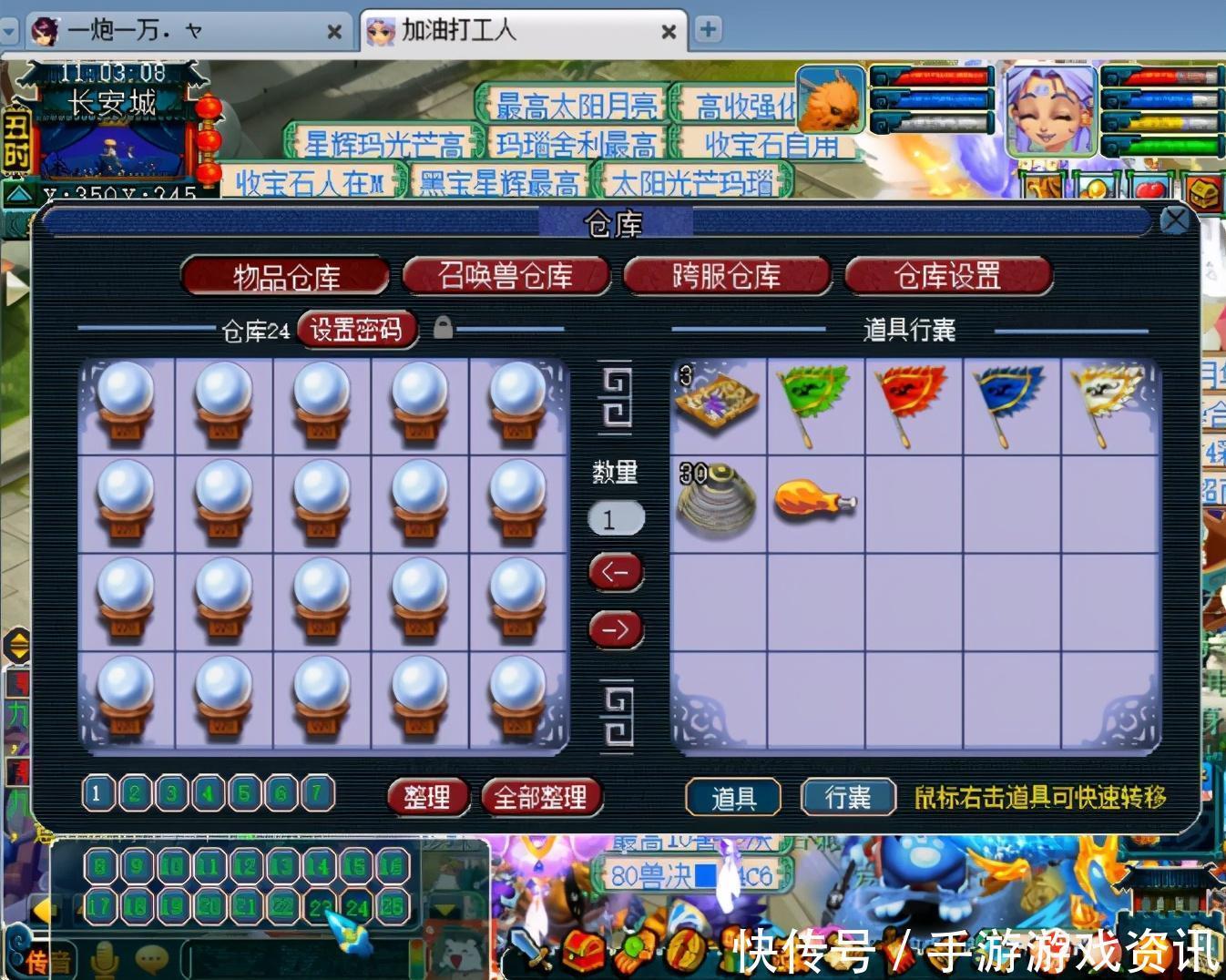Switch to the 行囊 tab

845,796
